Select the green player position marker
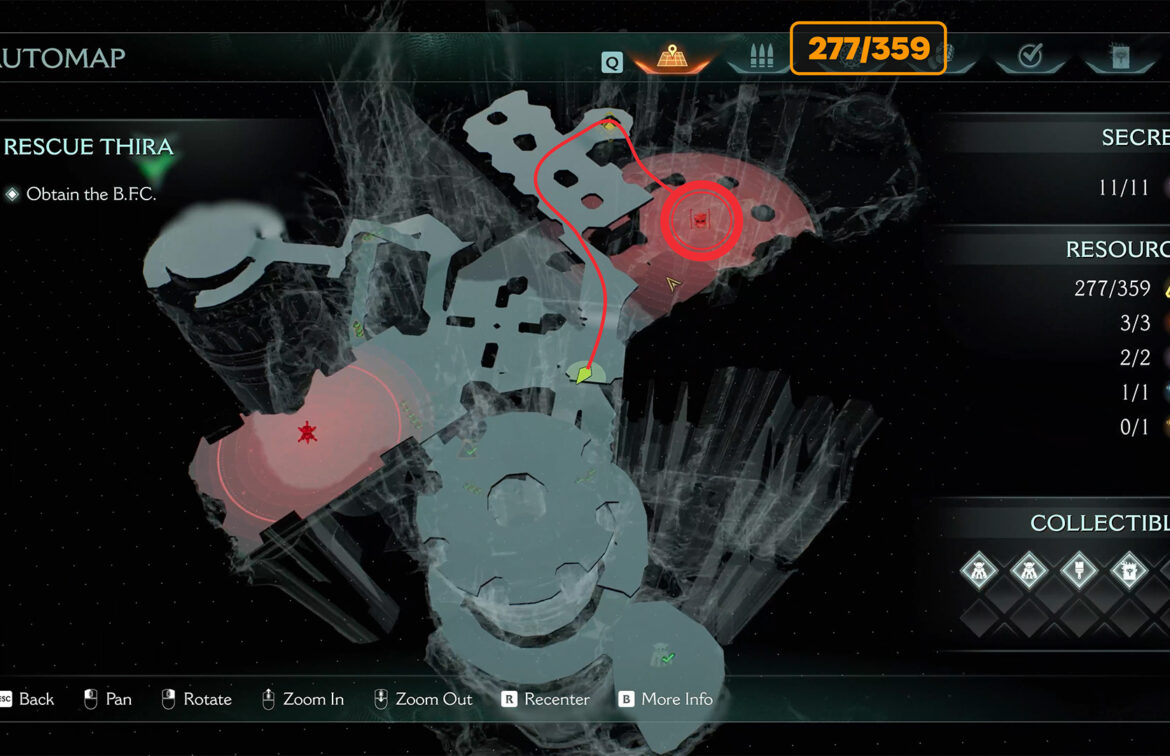This screenshot has width=1170, height=756. click(x=587, y=375)
